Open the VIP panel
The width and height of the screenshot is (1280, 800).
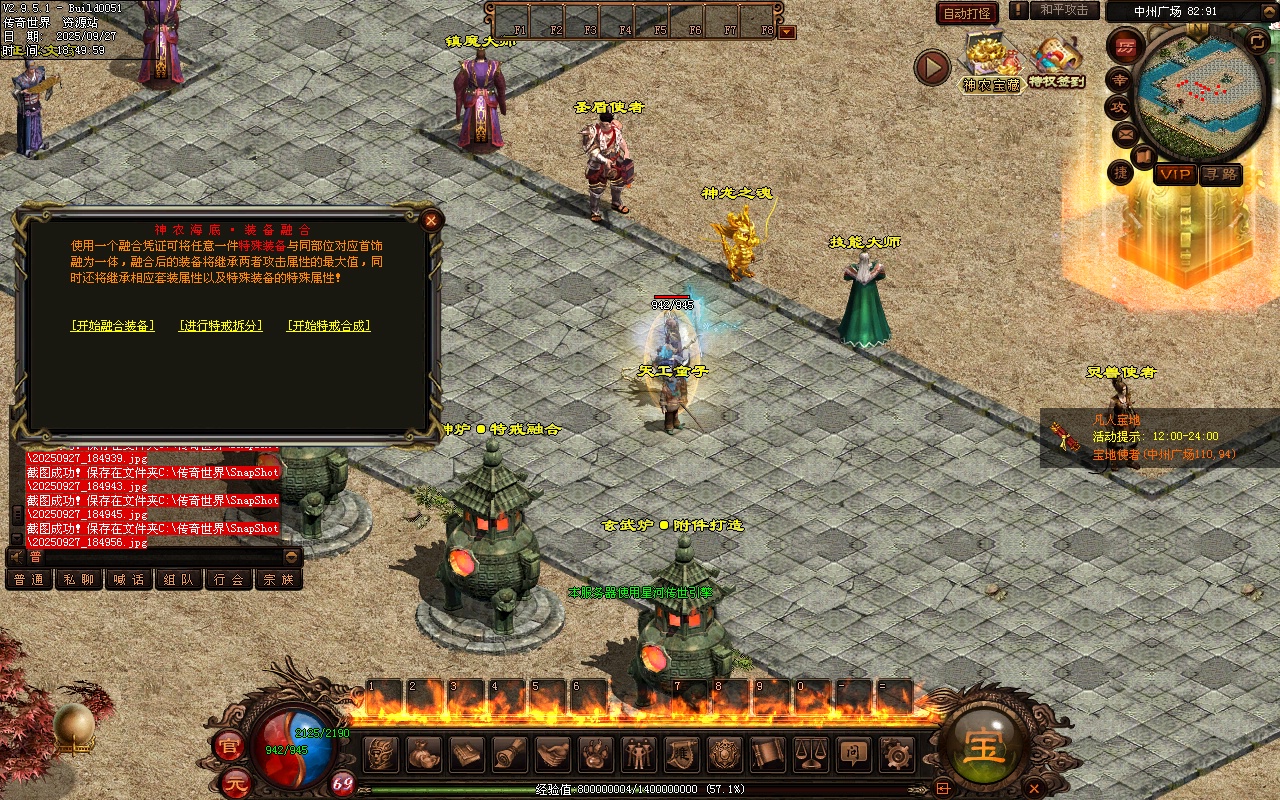[1175, 175]
